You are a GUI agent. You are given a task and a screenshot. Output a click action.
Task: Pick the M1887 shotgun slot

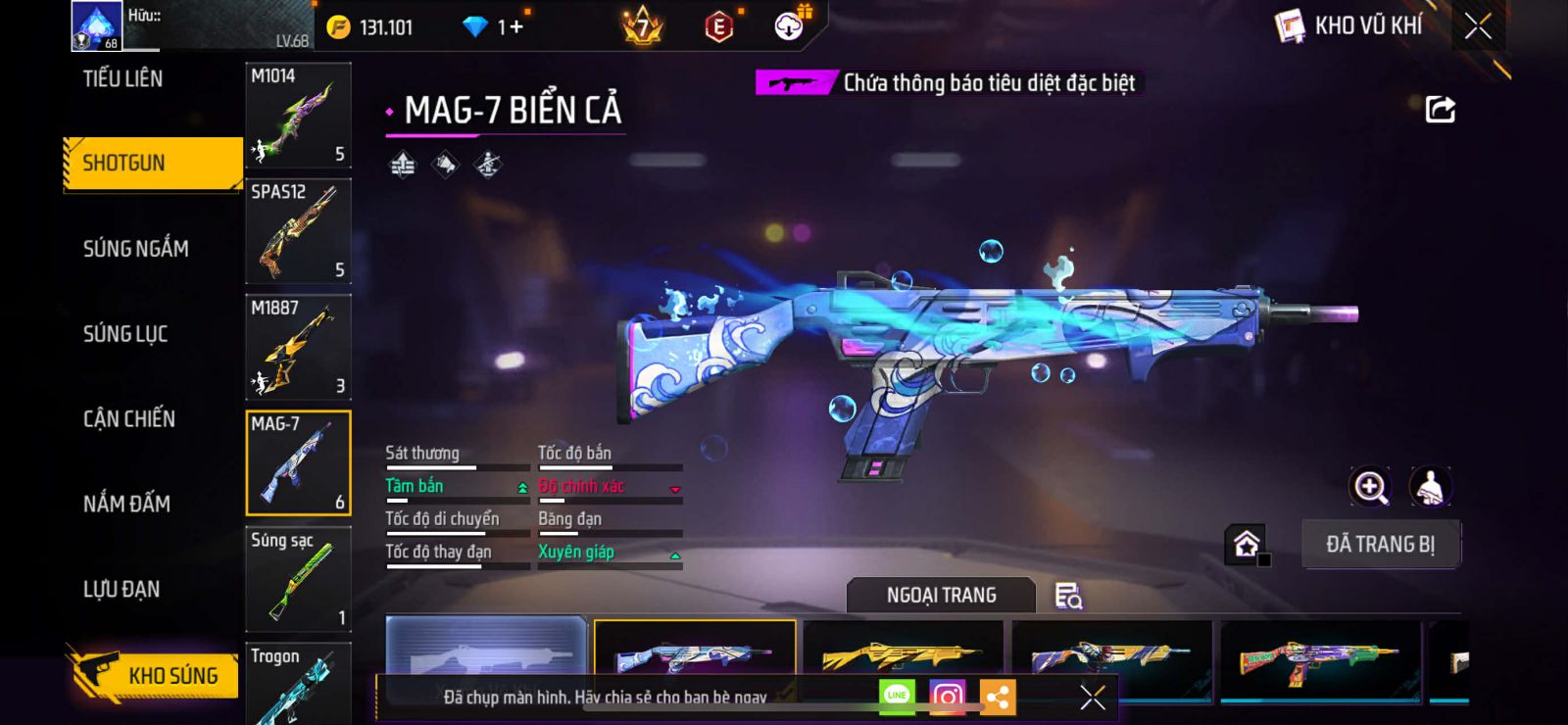point(298,347)
